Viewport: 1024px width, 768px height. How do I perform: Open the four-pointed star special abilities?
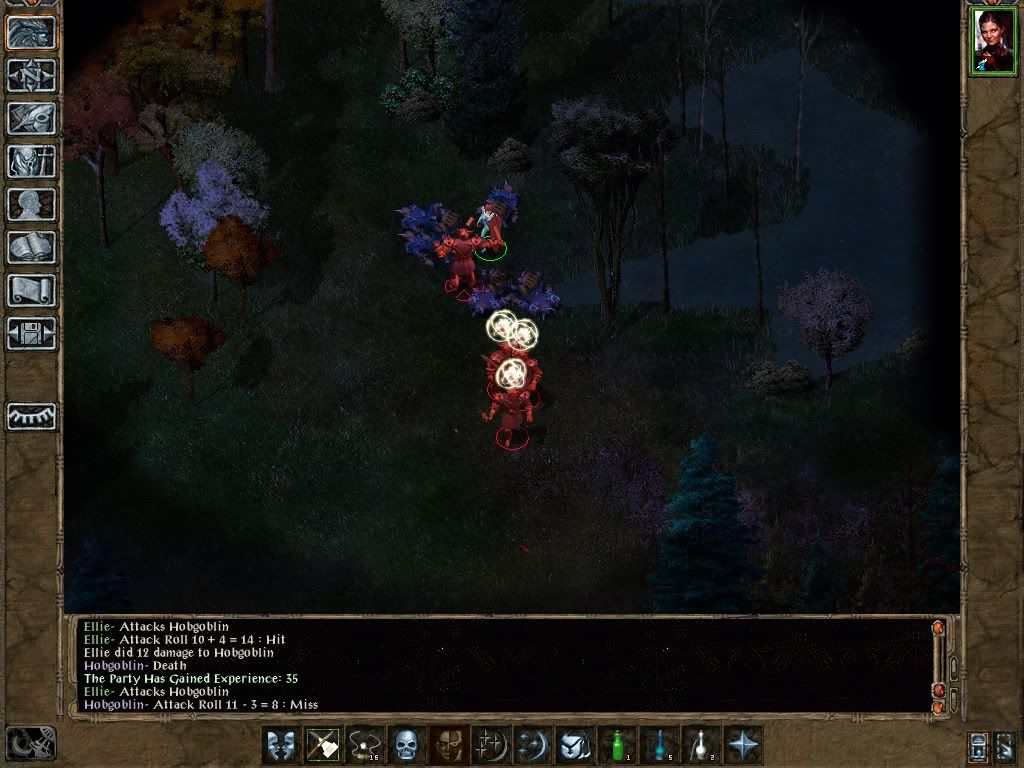[743, 745]
